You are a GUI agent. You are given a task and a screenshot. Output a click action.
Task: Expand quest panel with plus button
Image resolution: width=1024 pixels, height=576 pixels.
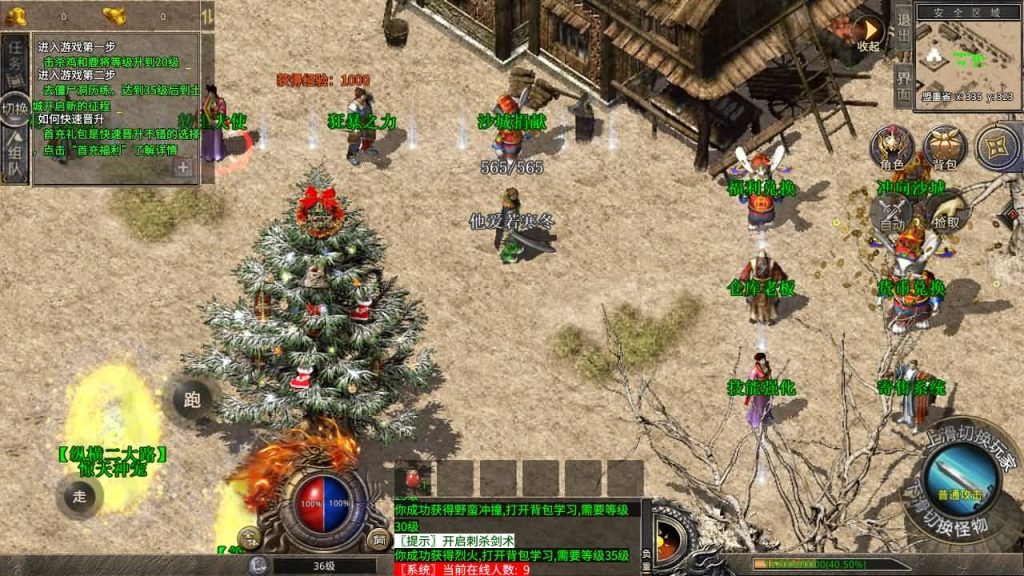pos(184,168)
